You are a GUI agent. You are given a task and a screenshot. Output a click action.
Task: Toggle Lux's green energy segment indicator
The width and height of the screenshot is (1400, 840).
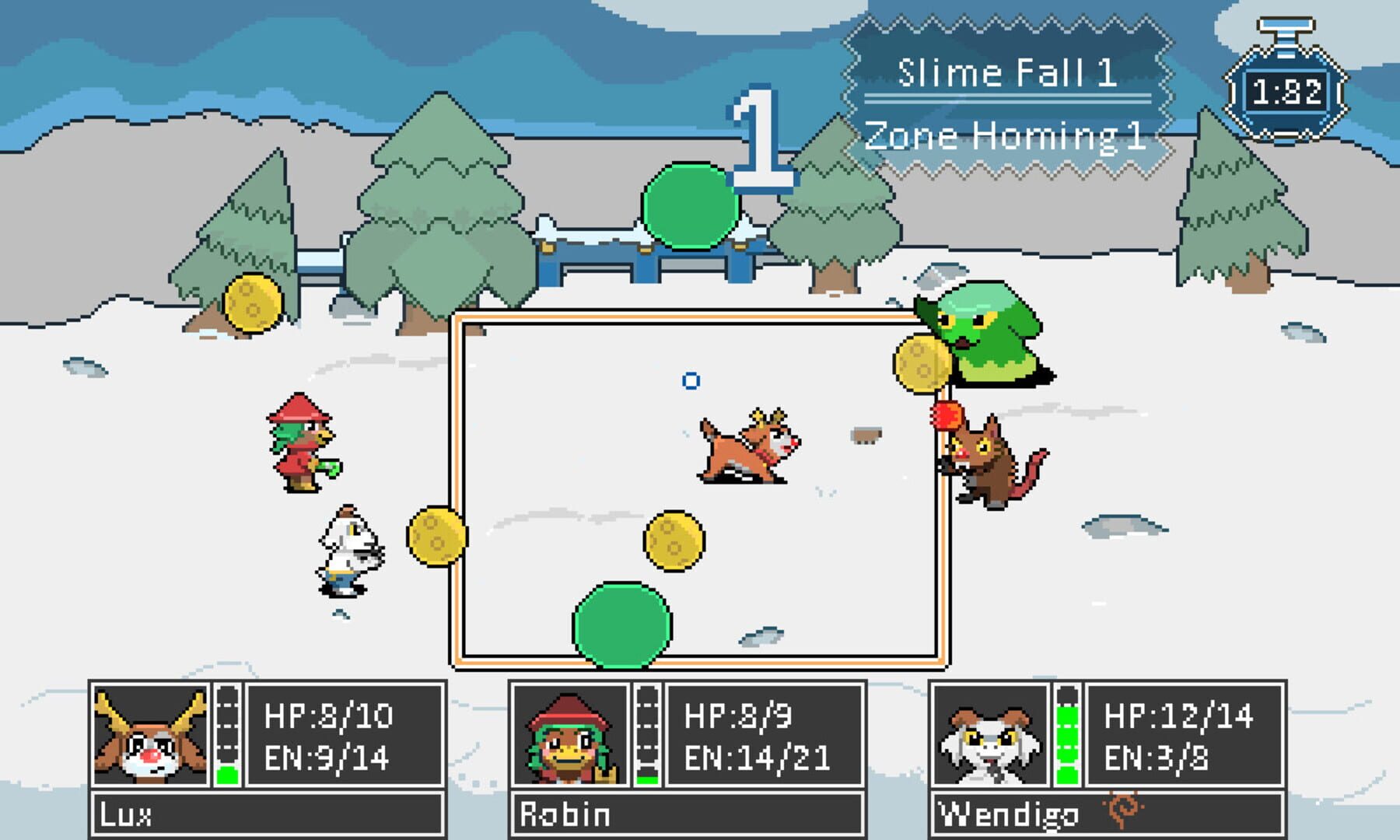click(x=229, y=774)
